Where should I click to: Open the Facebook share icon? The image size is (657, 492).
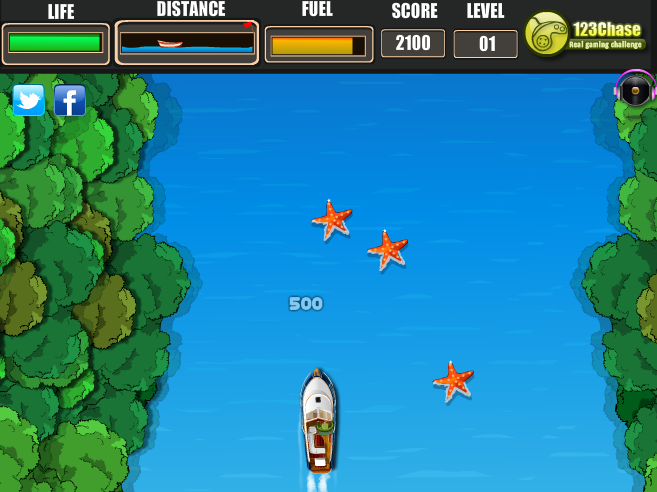[x=69, y=100]
